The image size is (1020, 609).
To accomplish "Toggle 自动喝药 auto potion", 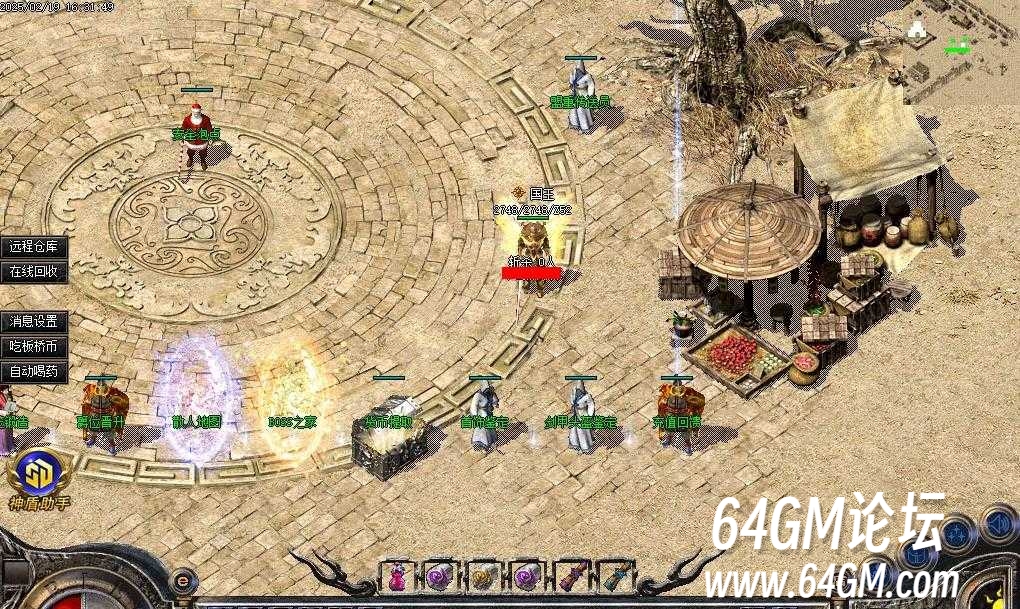I will [x=34, y=372].
